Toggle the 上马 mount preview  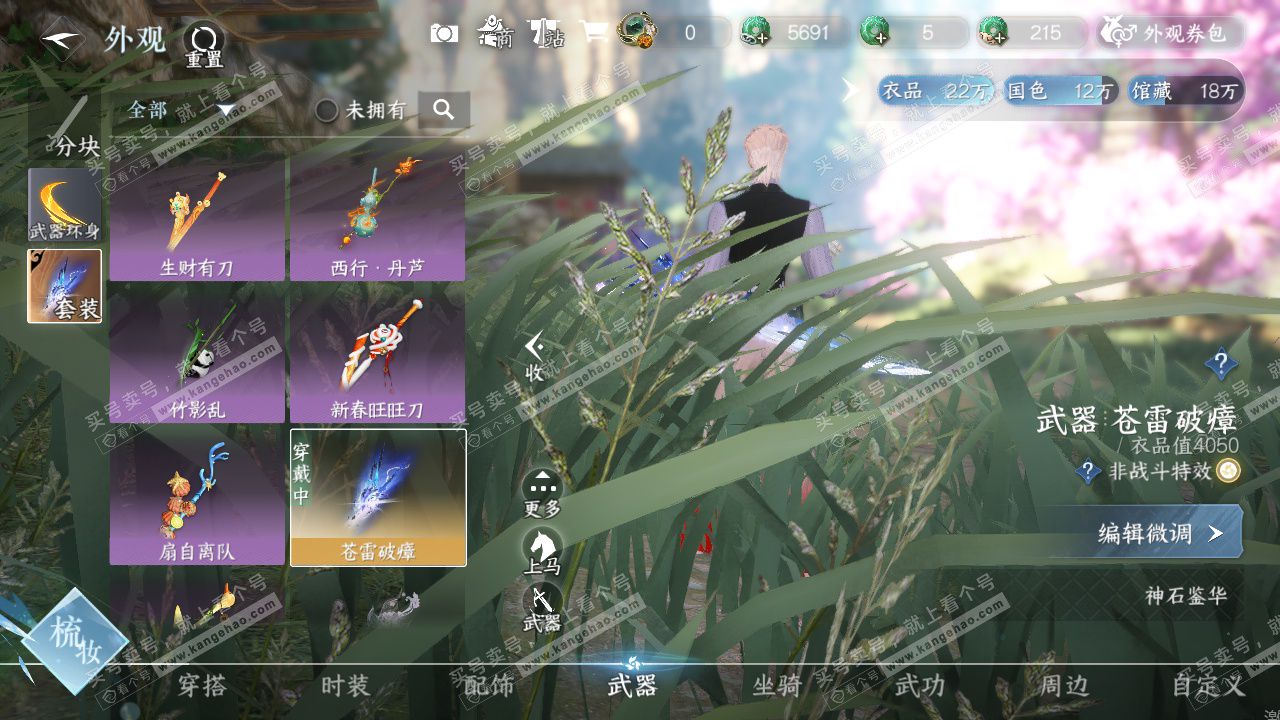click(x=542, y=551)
